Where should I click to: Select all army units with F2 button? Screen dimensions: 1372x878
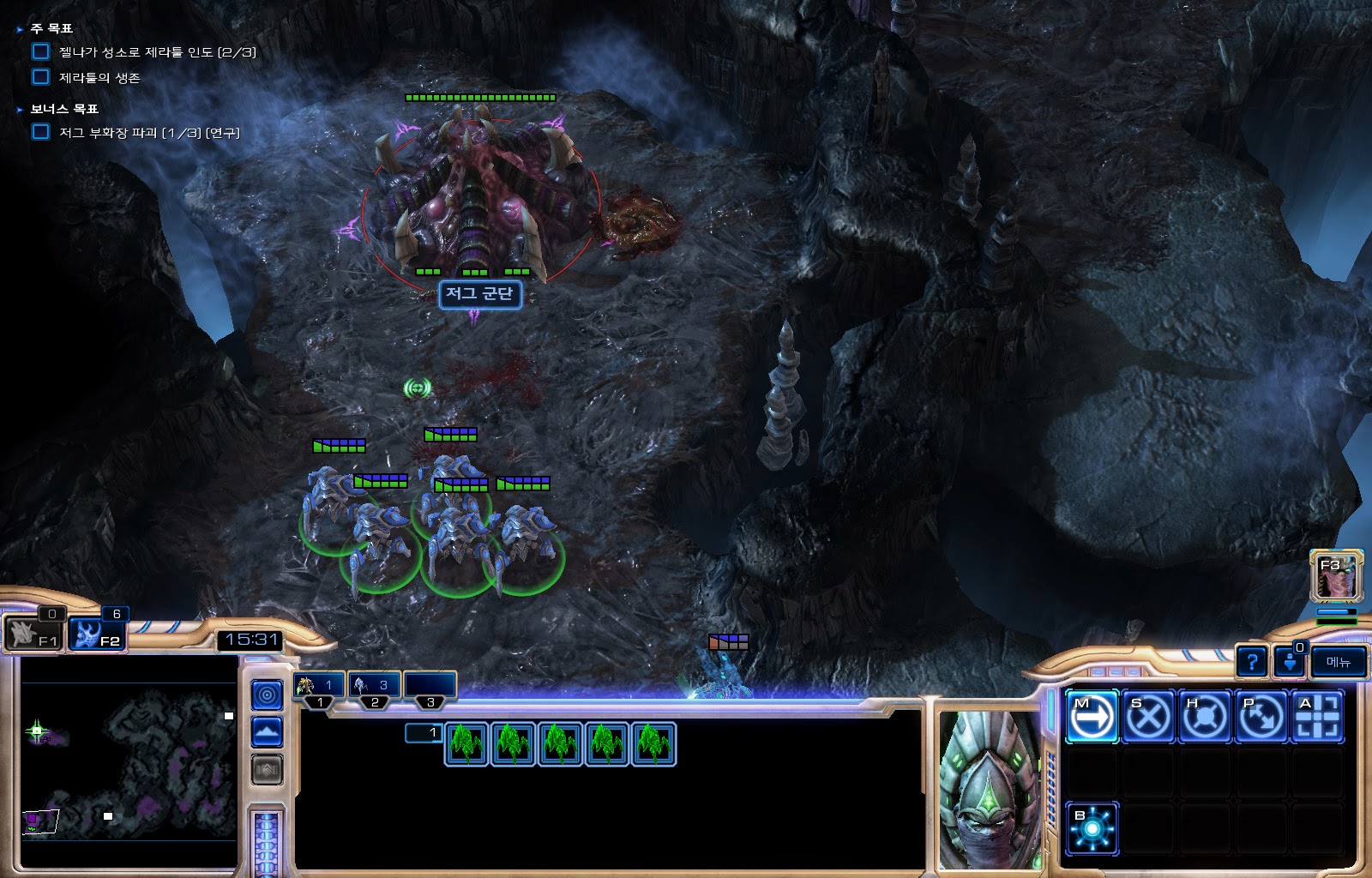[x=97, y=635]
